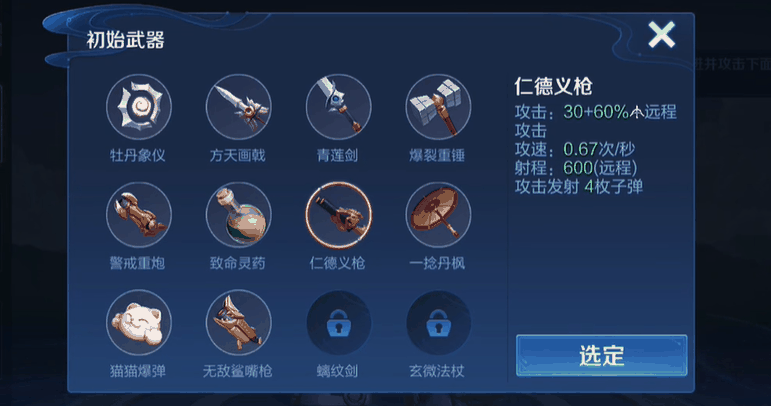Close the 初始武器 weapon panel
The image size is (771, 406).
coord(661,36)
